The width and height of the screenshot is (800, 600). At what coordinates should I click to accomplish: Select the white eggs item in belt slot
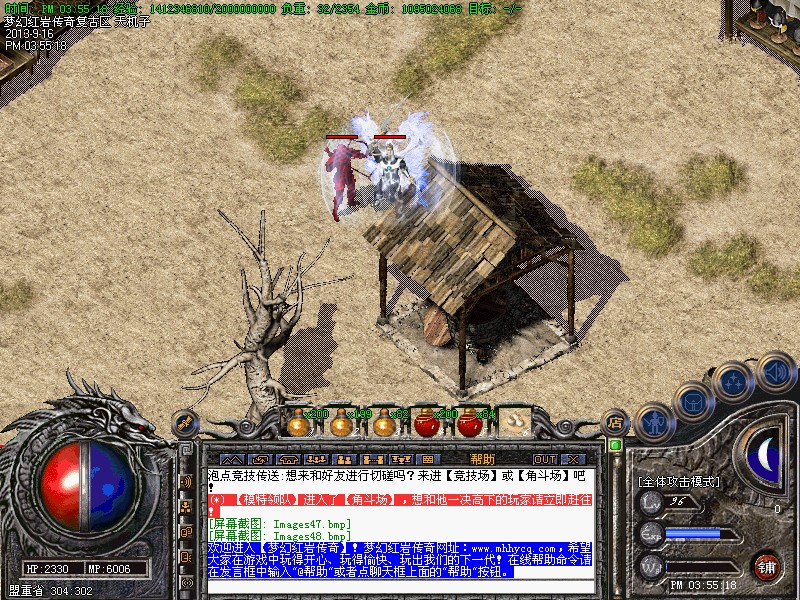tap(514, 422)
